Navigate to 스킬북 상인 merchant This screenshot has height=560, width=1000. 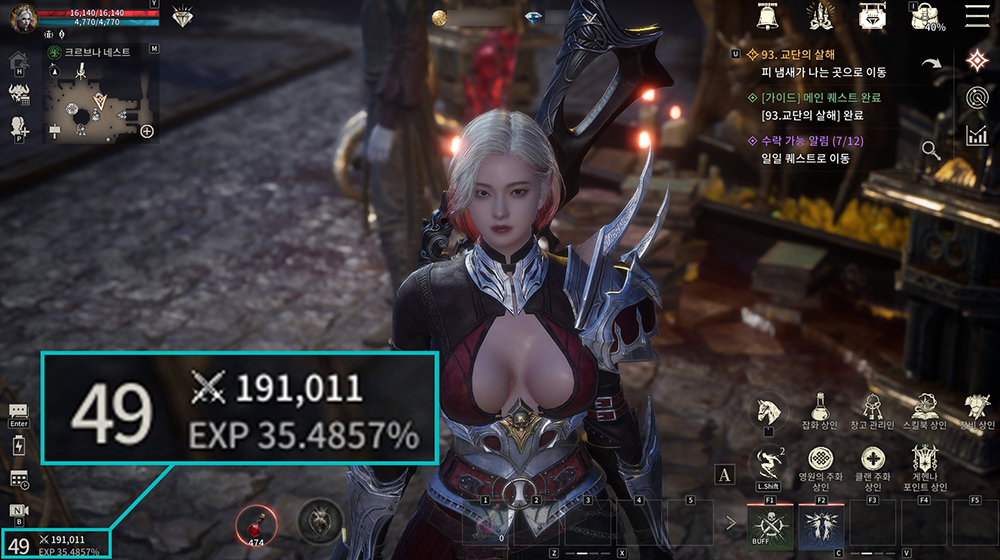tap(923, 410)
